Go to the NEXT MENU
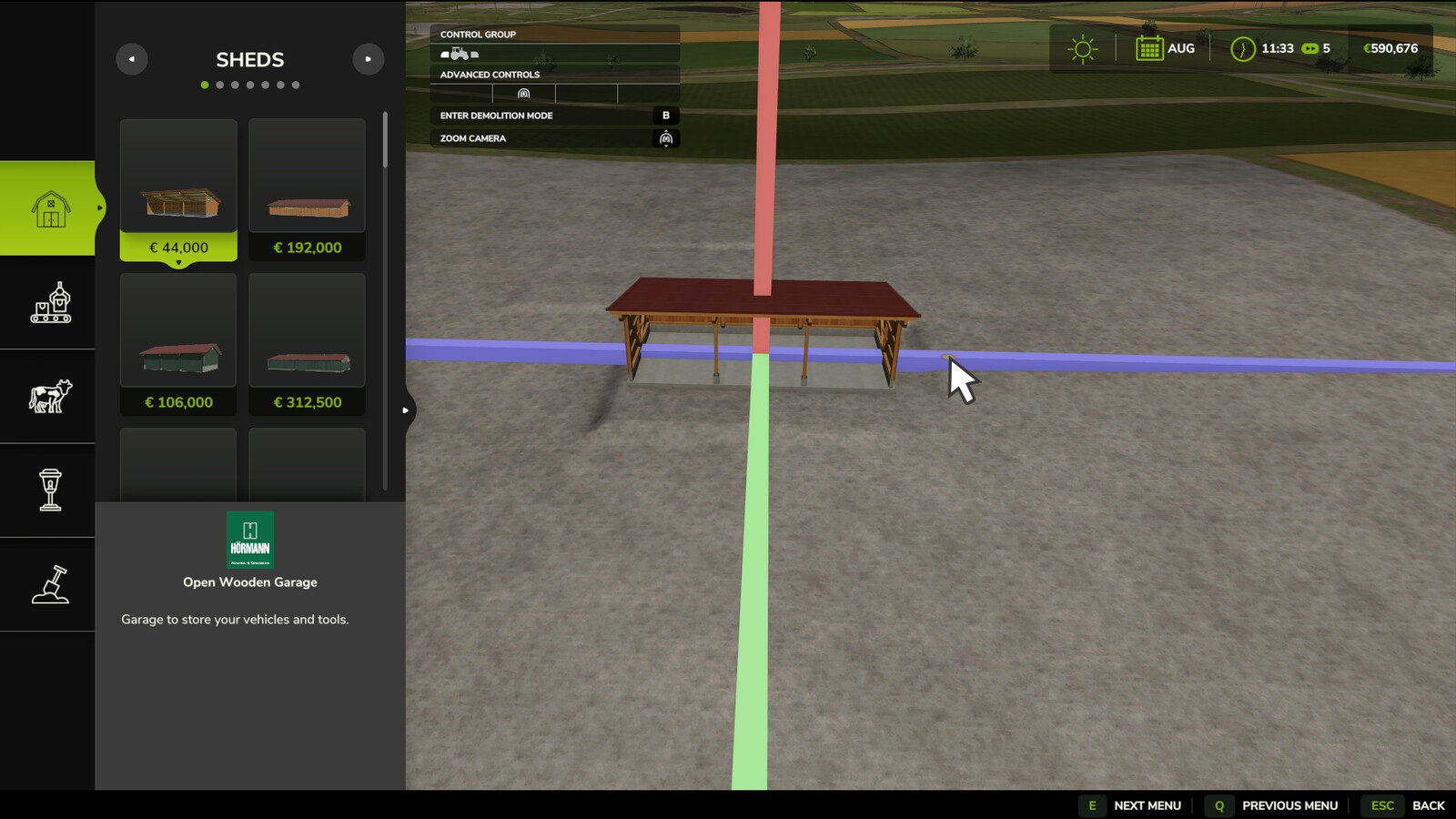Viewport: 1456px width, 819px height. 1148,805
